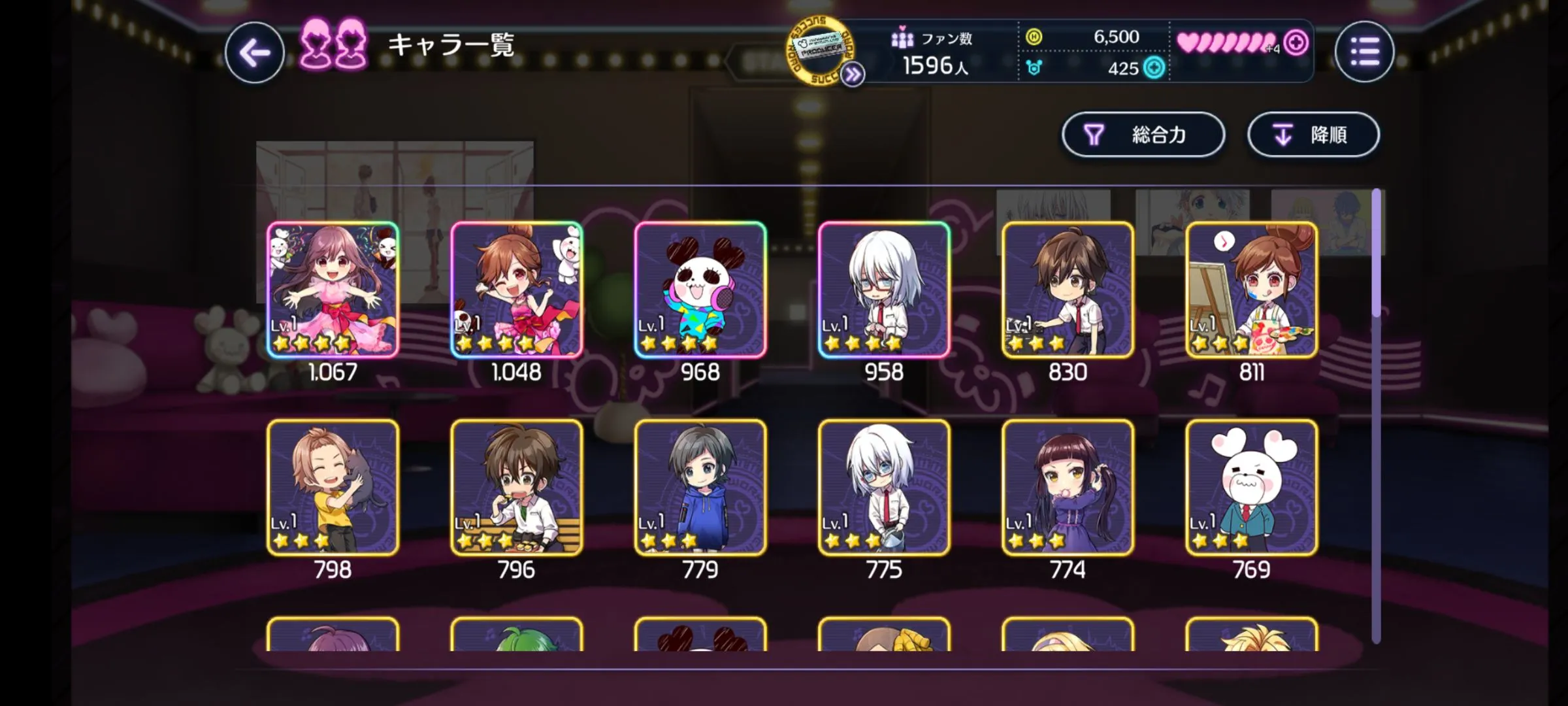Select the brown-haired boy card rated 830

1068,290
